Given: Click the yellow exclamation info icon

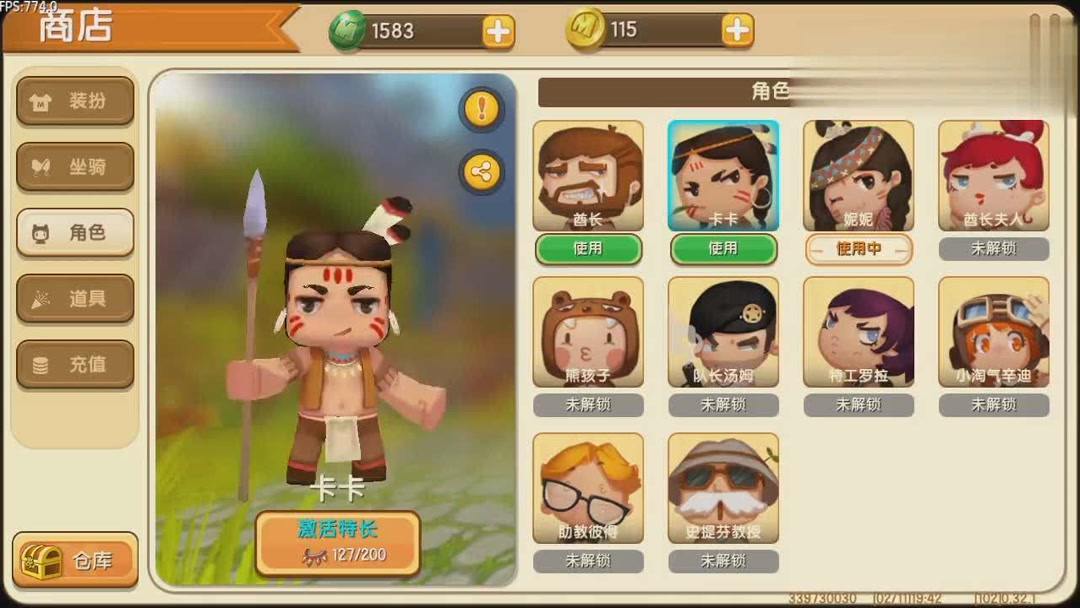Looking at the screenshot, I should [482, 108].
